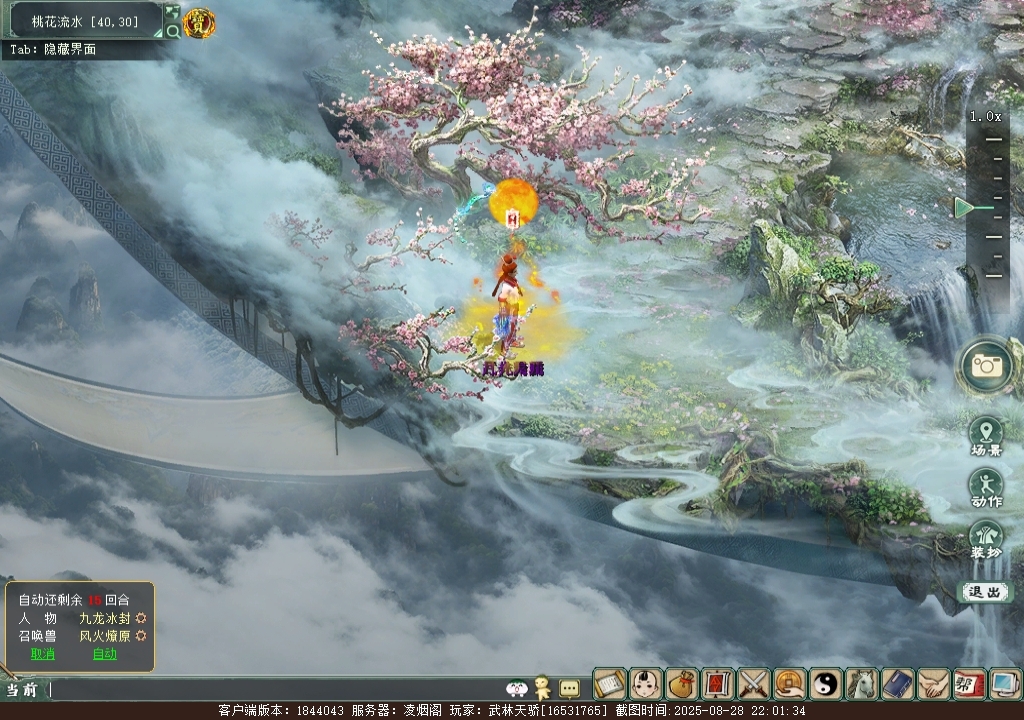This screenshot has width=1024, height=720.
Task: Click the 退出 exit button
Action: [985, 592]
